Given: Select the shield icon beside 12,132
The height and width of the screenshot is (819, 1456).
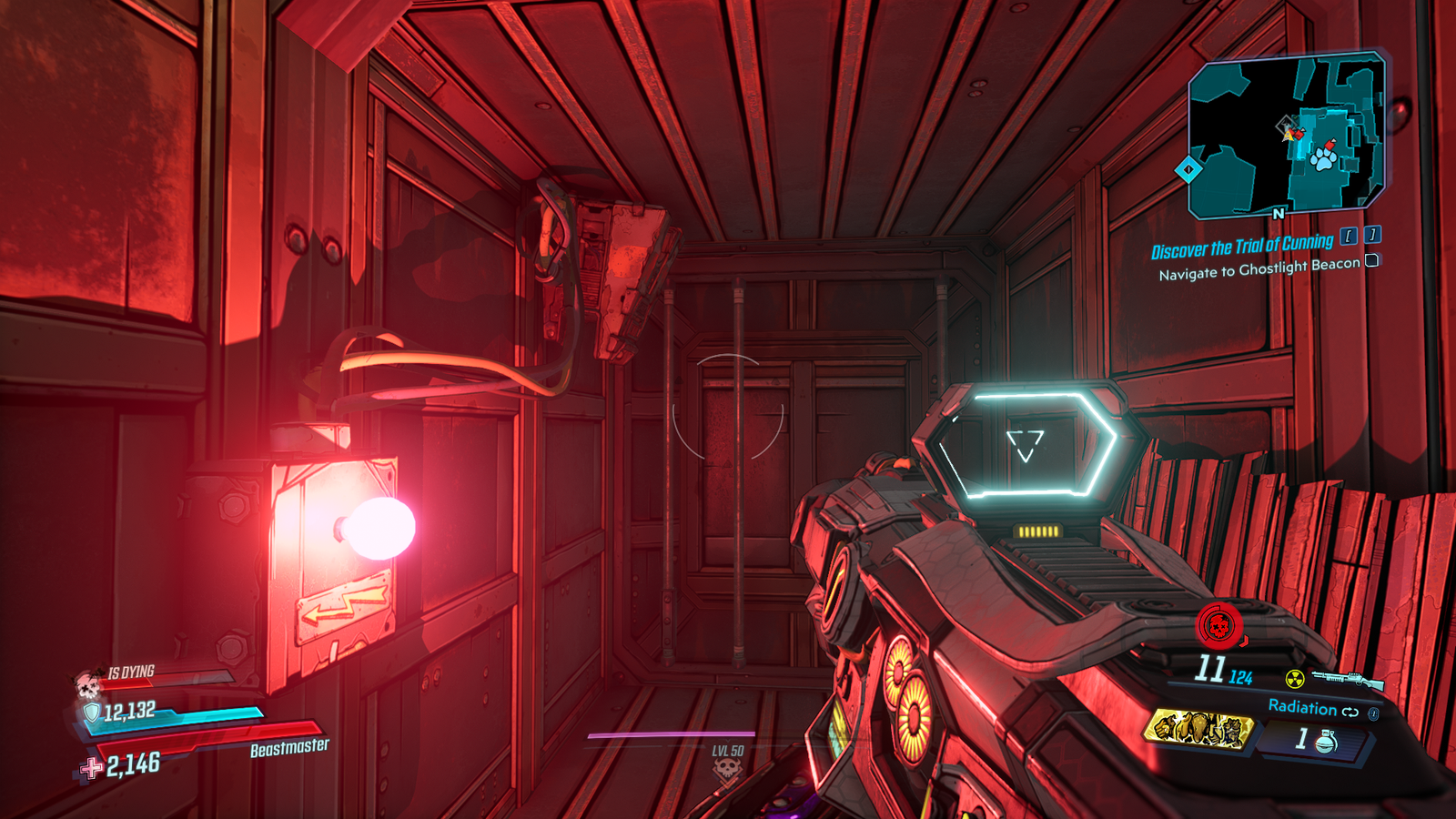Looking at the screenshot, I should (x=92, y=713).
